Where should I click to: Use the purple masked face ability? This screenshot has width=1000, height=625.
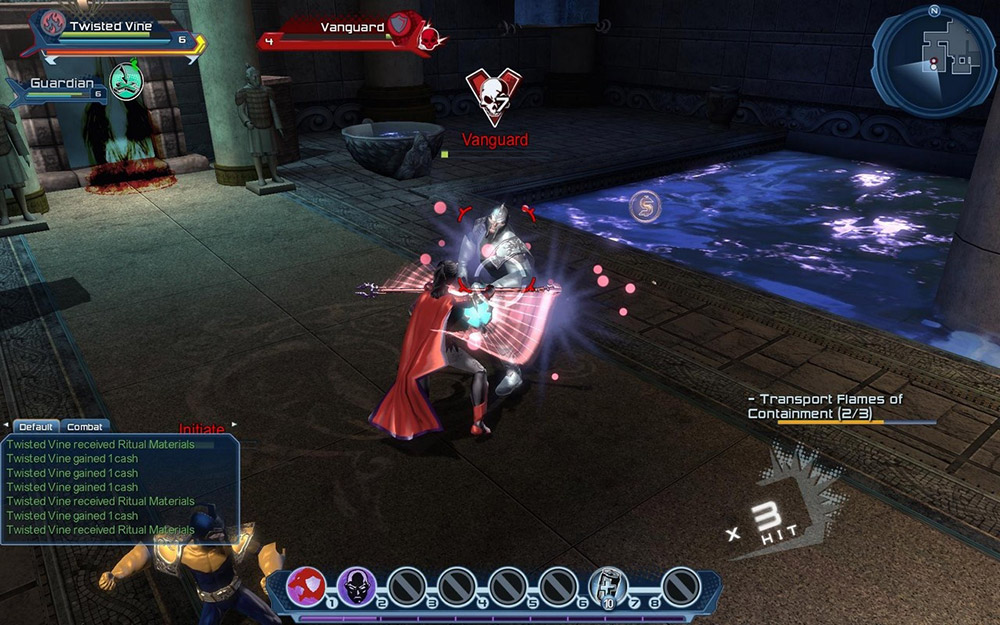tap(356, 586)
